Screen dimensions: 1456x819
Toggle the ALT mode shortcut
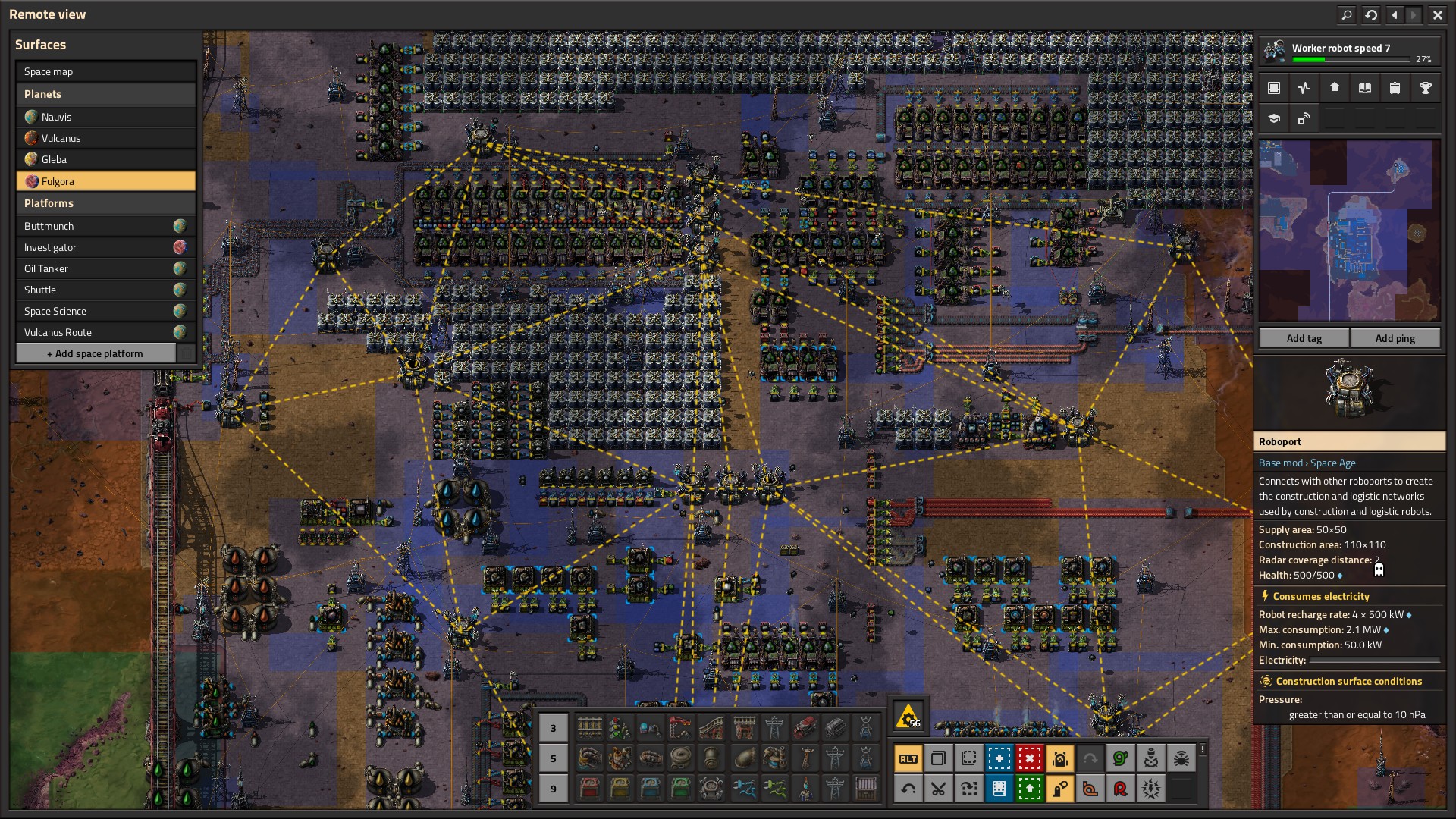[x=908, y=758]
